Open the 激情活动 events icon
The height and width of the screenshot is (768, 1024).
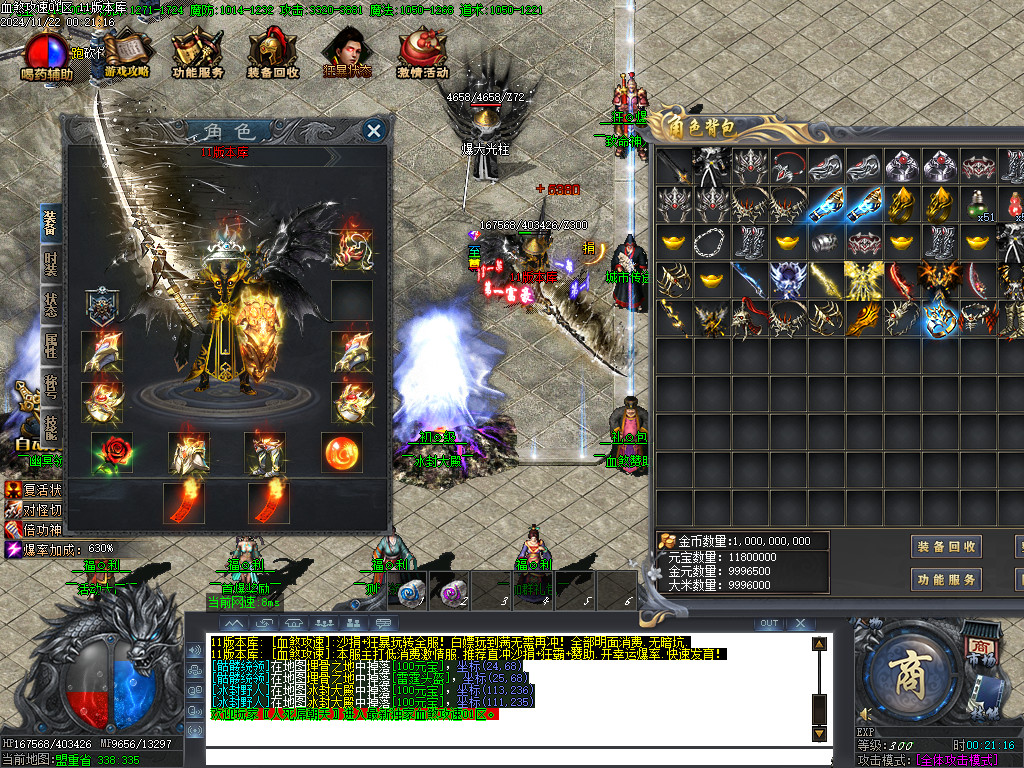click(422, 55)
